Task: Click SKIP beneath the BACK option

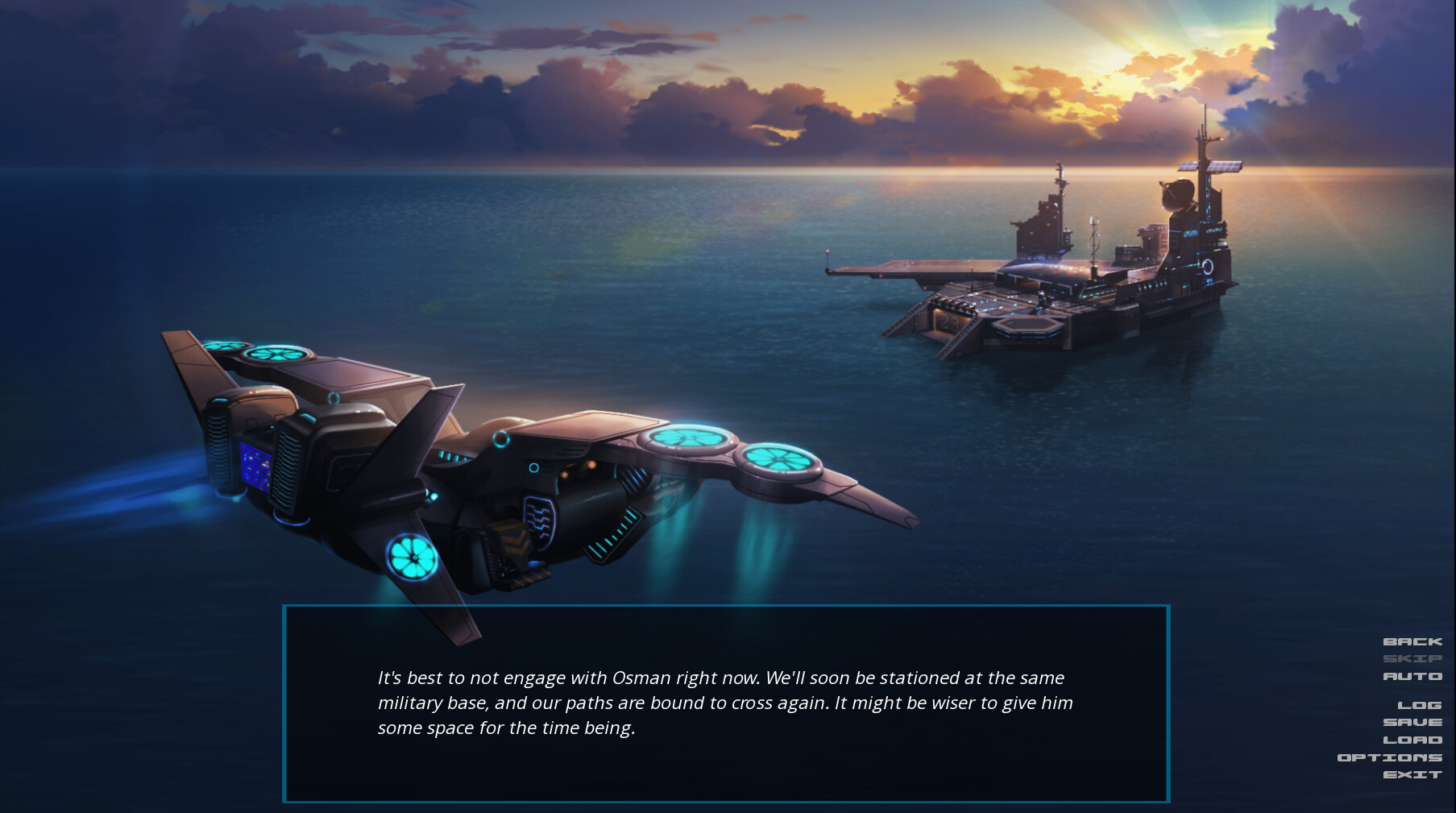Action: click(x=1412, y=659)
